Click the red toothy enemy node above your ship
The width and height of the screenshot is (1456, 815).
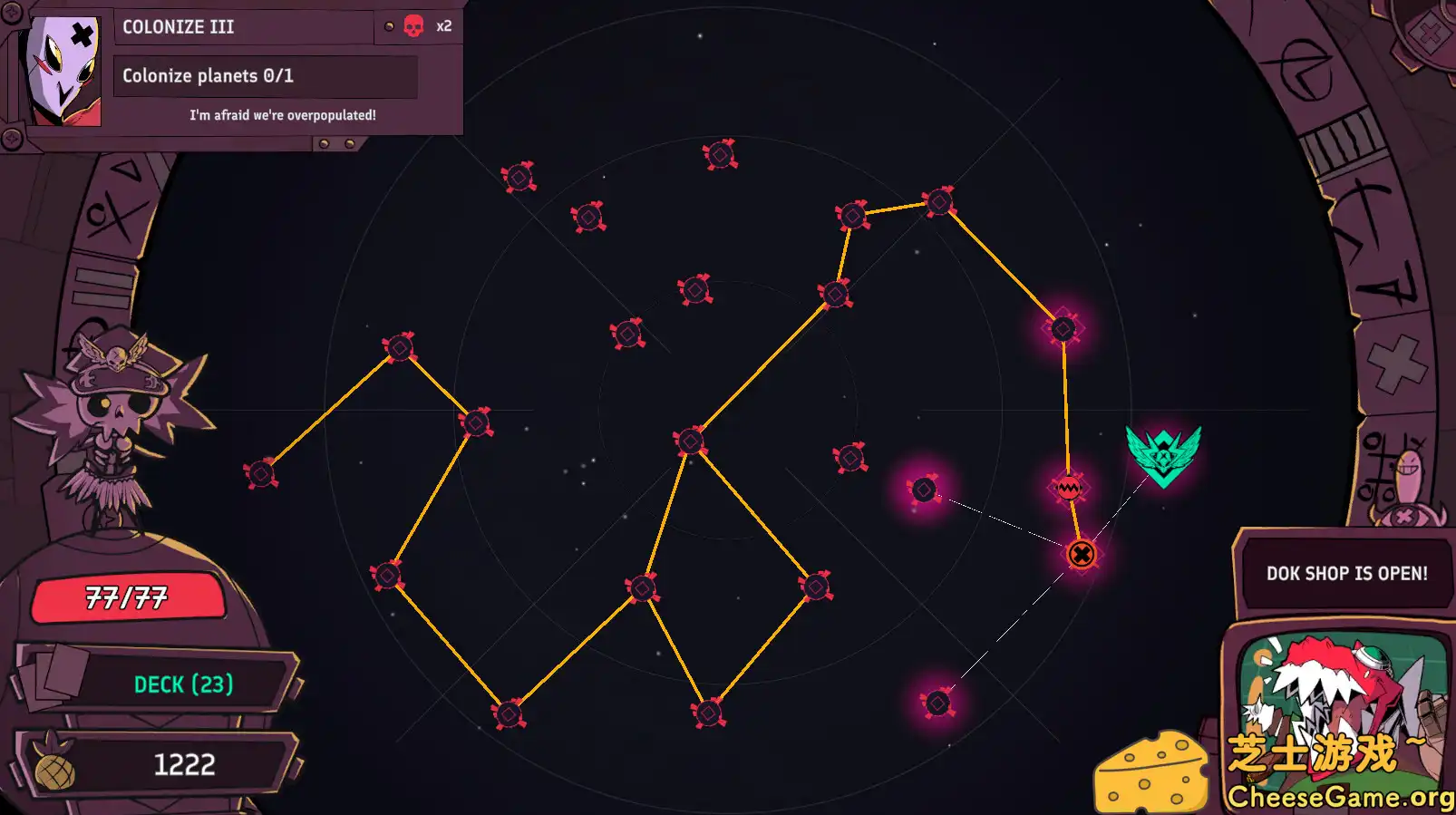pyautogui.click(x=1068, y=487)
